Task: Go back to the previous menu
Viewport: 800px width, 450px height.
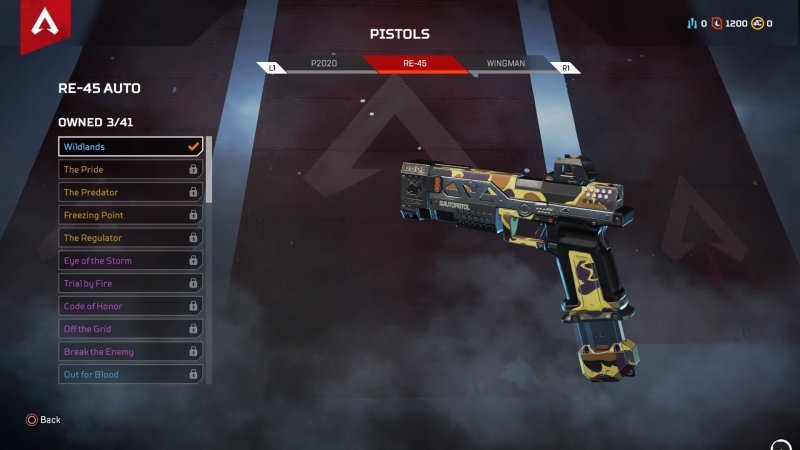Action: [43, 420]
